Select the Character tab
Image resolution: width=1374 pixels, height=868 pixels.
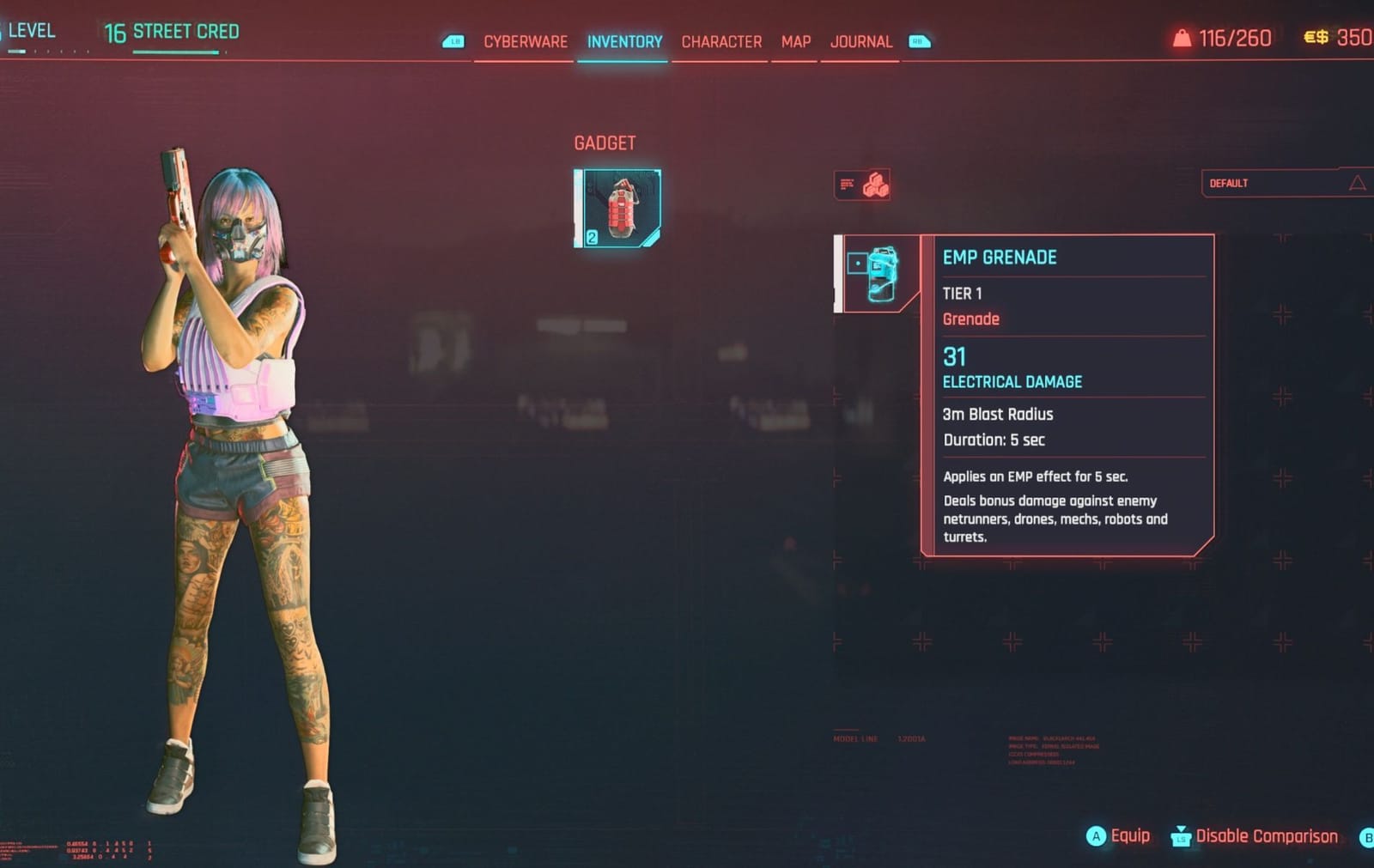721,41
